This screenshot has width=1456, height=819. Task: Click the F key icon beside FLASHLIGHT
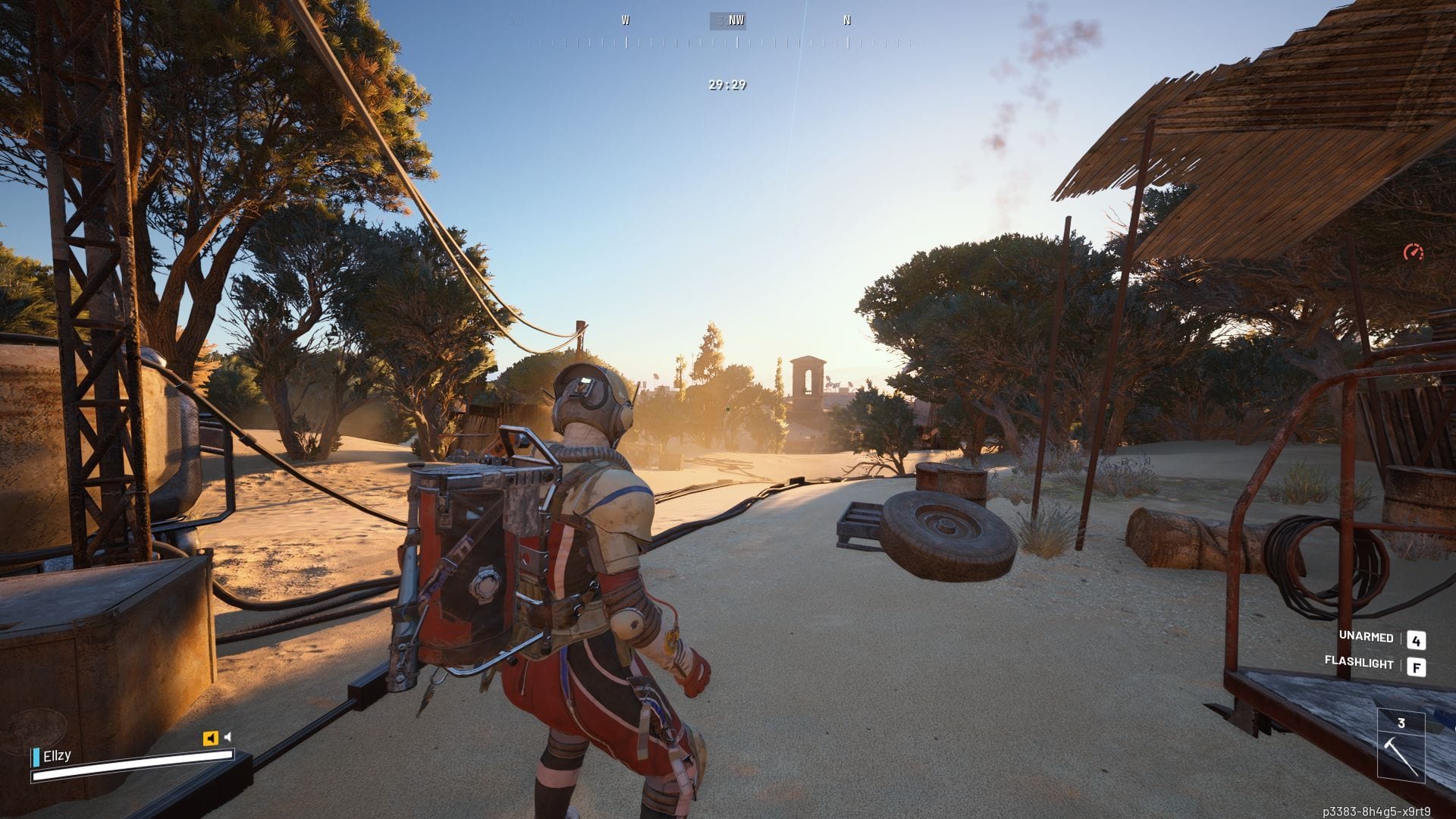coord(1417,665)
